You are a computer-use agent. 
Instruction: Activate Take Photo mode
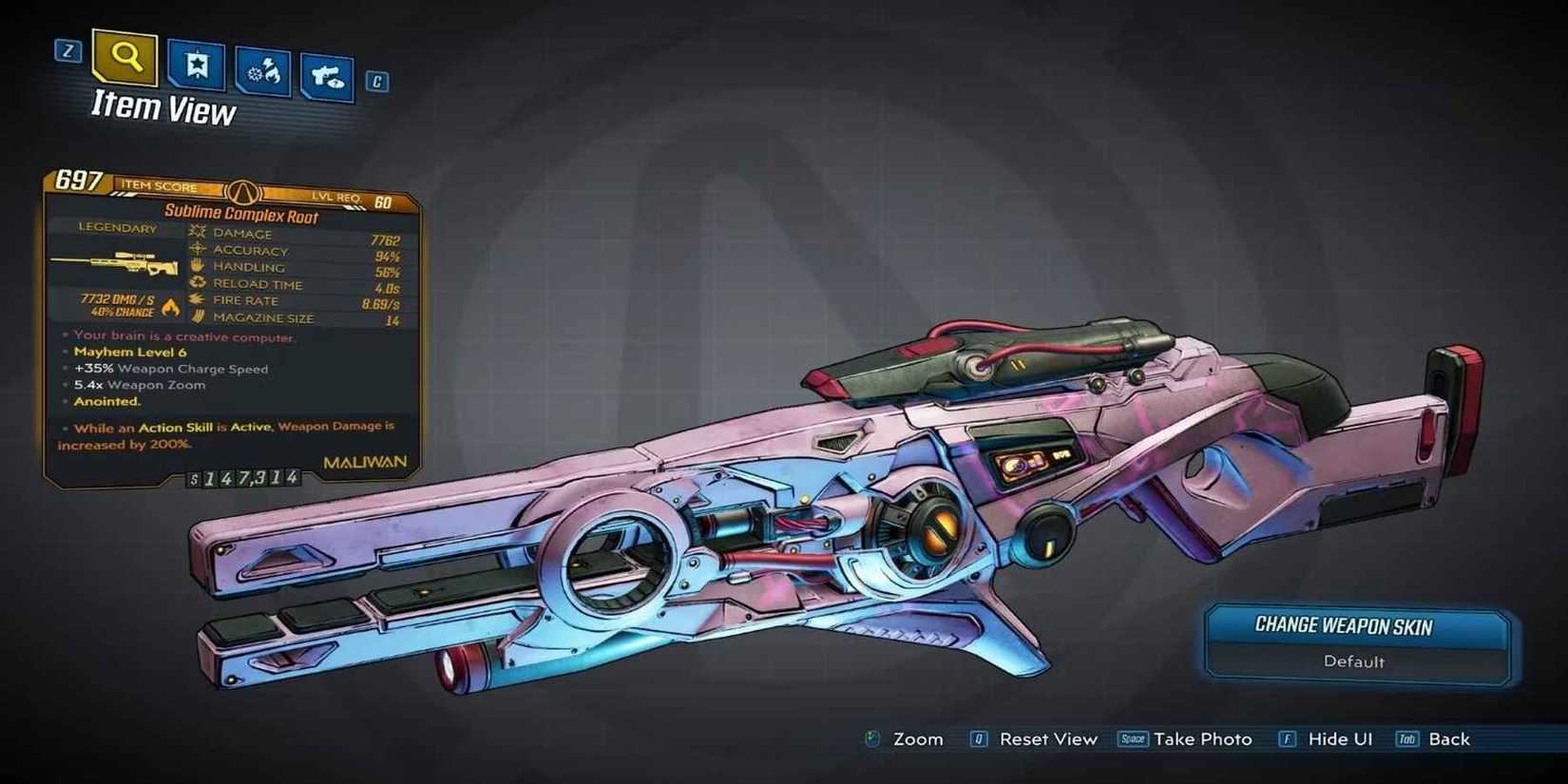(x=1201, y=738)
